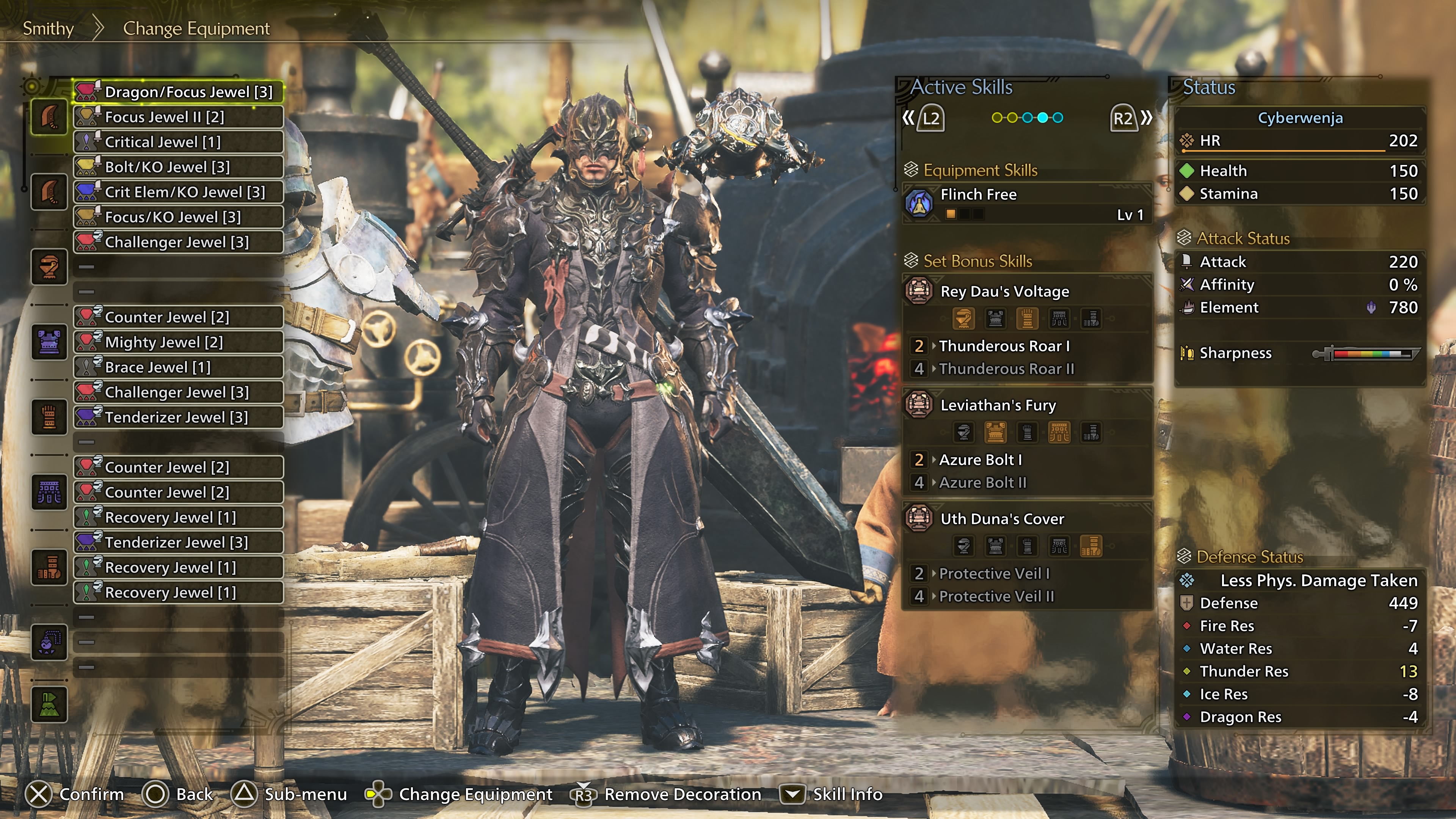Viewport: 1456px width, 819px height.
Task: Select the Bolt/KO Jewel [3] decoration
Action: 178,167
